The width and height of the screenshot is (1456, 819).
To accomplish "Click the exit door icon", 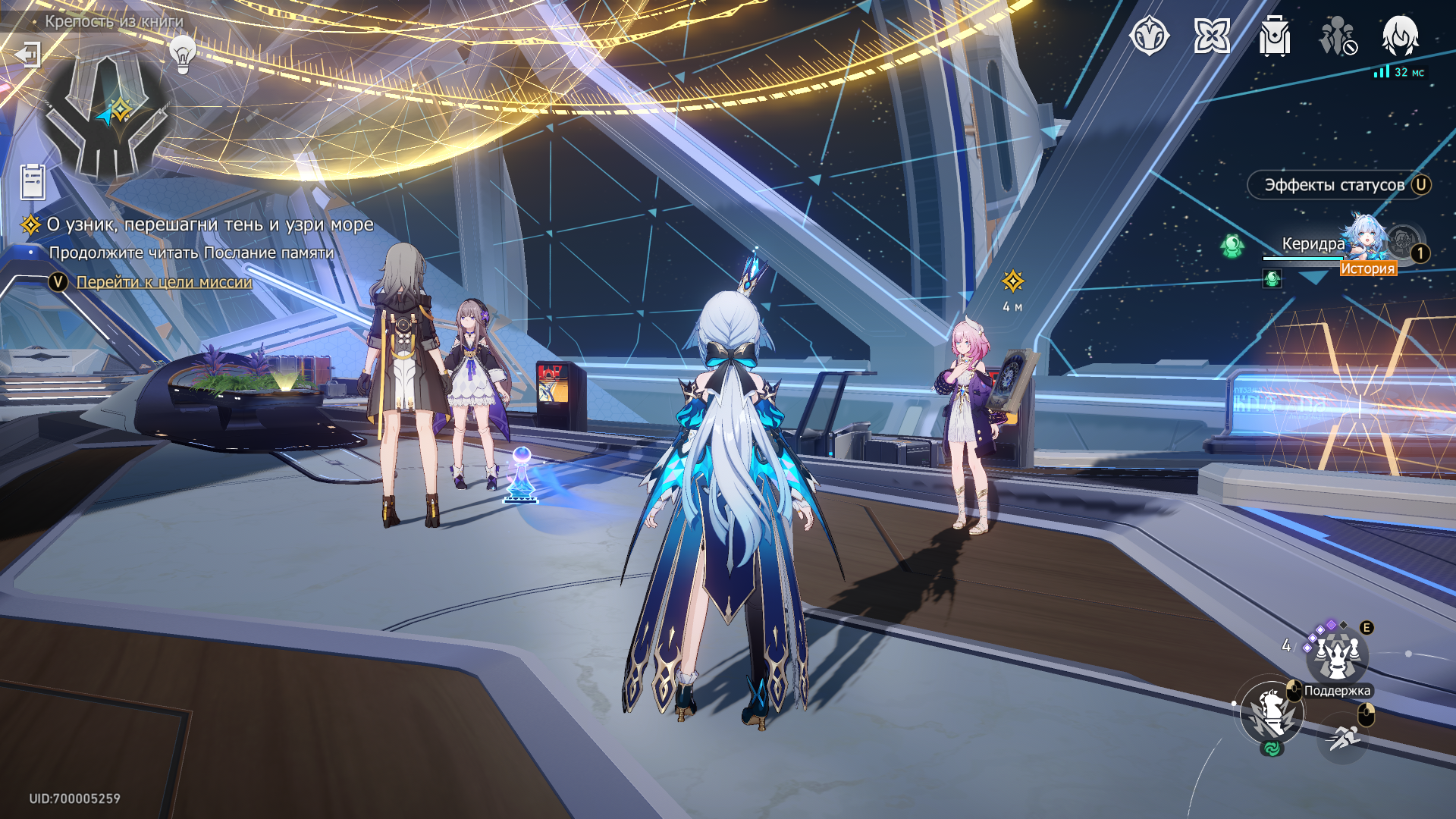I will point(28,55).
